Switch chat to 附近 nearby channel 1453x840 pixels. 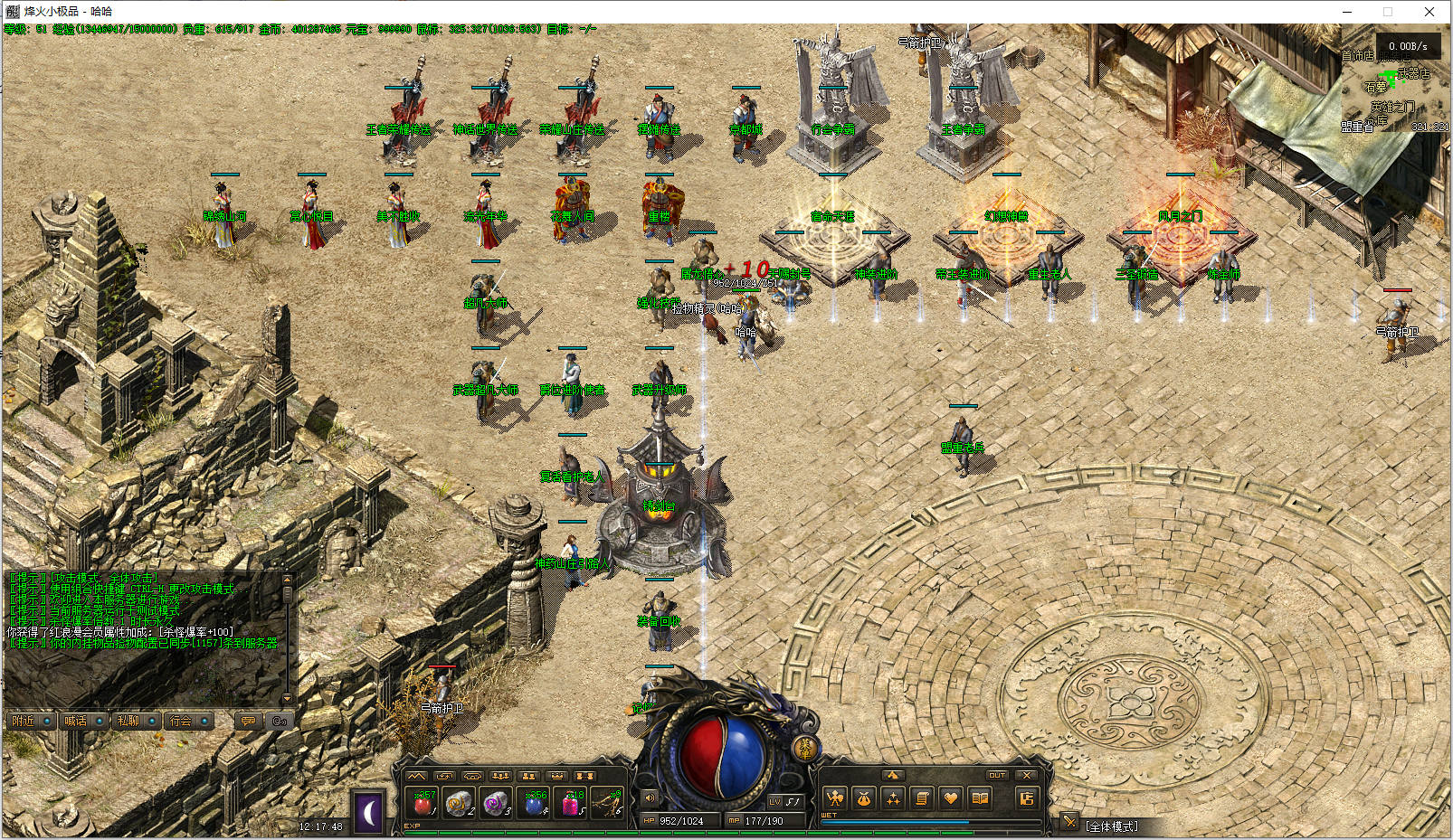point(24,721)
